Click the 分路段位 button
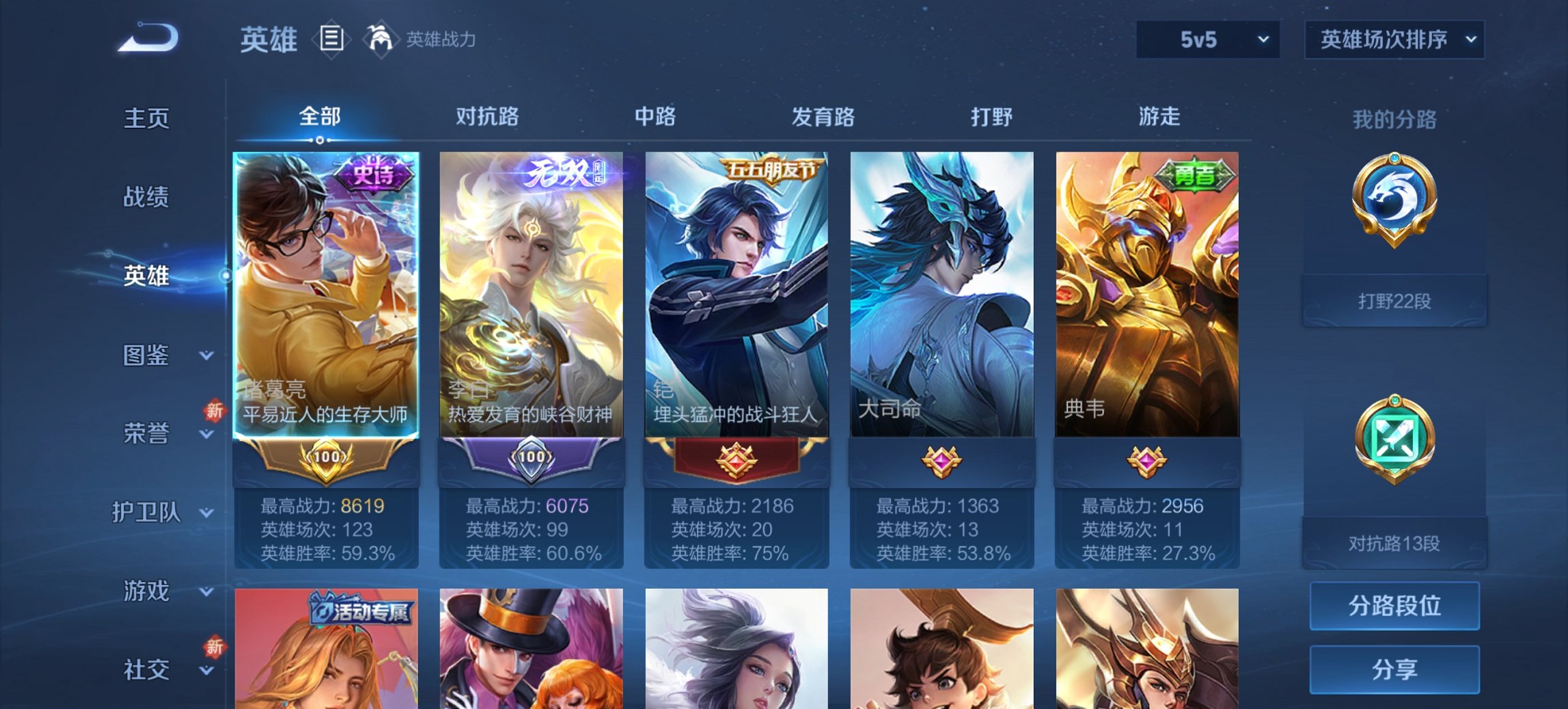This screenshot has height=709, width=1568. tap(1394, 605)
